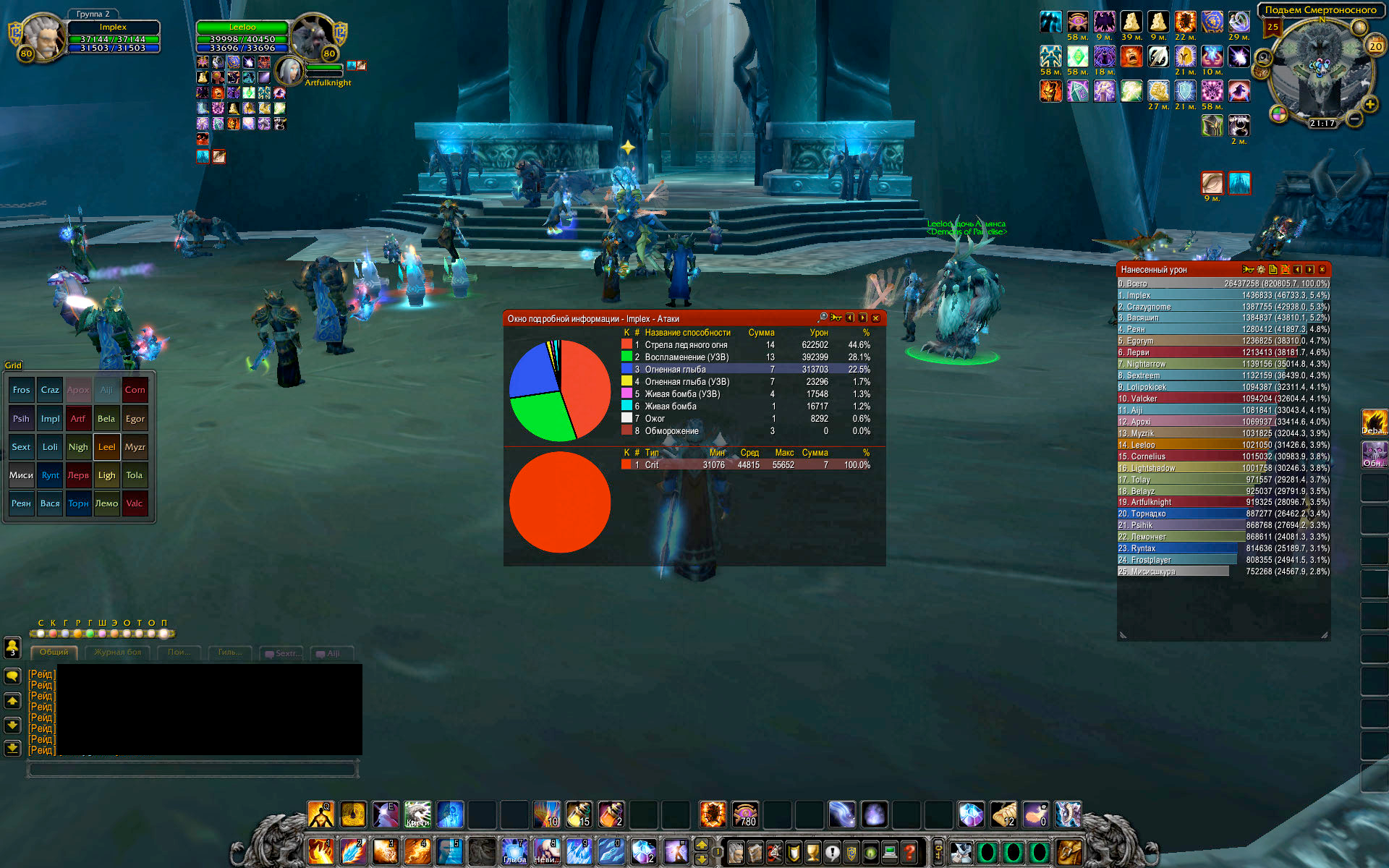Go to previous fight with Recount's left arrow
This screenshot has height=868, width=1389.
point(1297,269)
